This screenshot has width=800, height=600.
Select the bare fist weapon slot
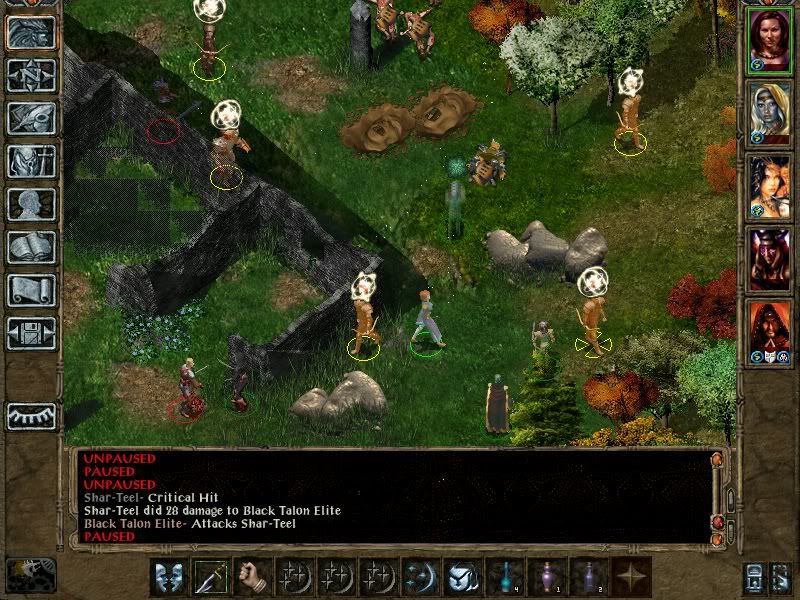click(254, 577)
